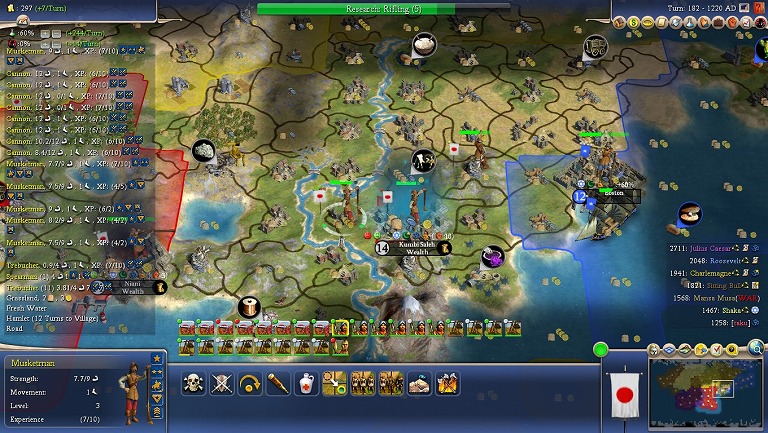Activate the sentry spyglass command

coord(278,382)
